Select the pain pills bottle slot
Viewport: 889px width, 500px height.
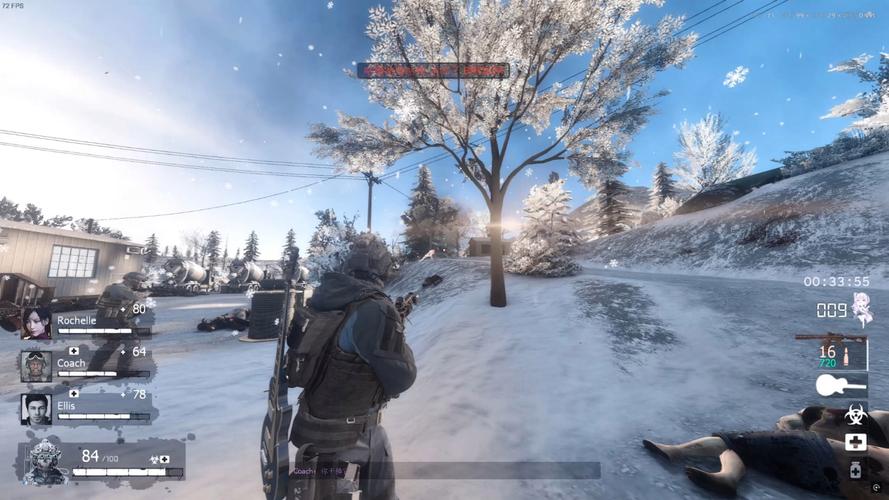(855, 469)
